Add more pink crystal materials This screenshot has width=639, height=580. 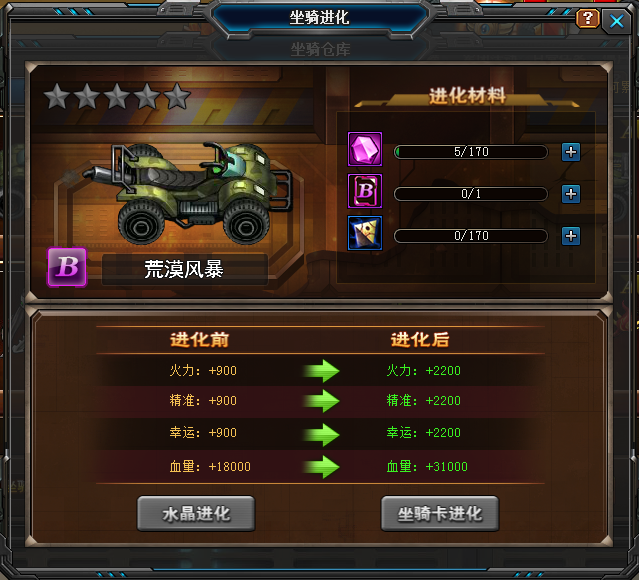tap(571, 152)
